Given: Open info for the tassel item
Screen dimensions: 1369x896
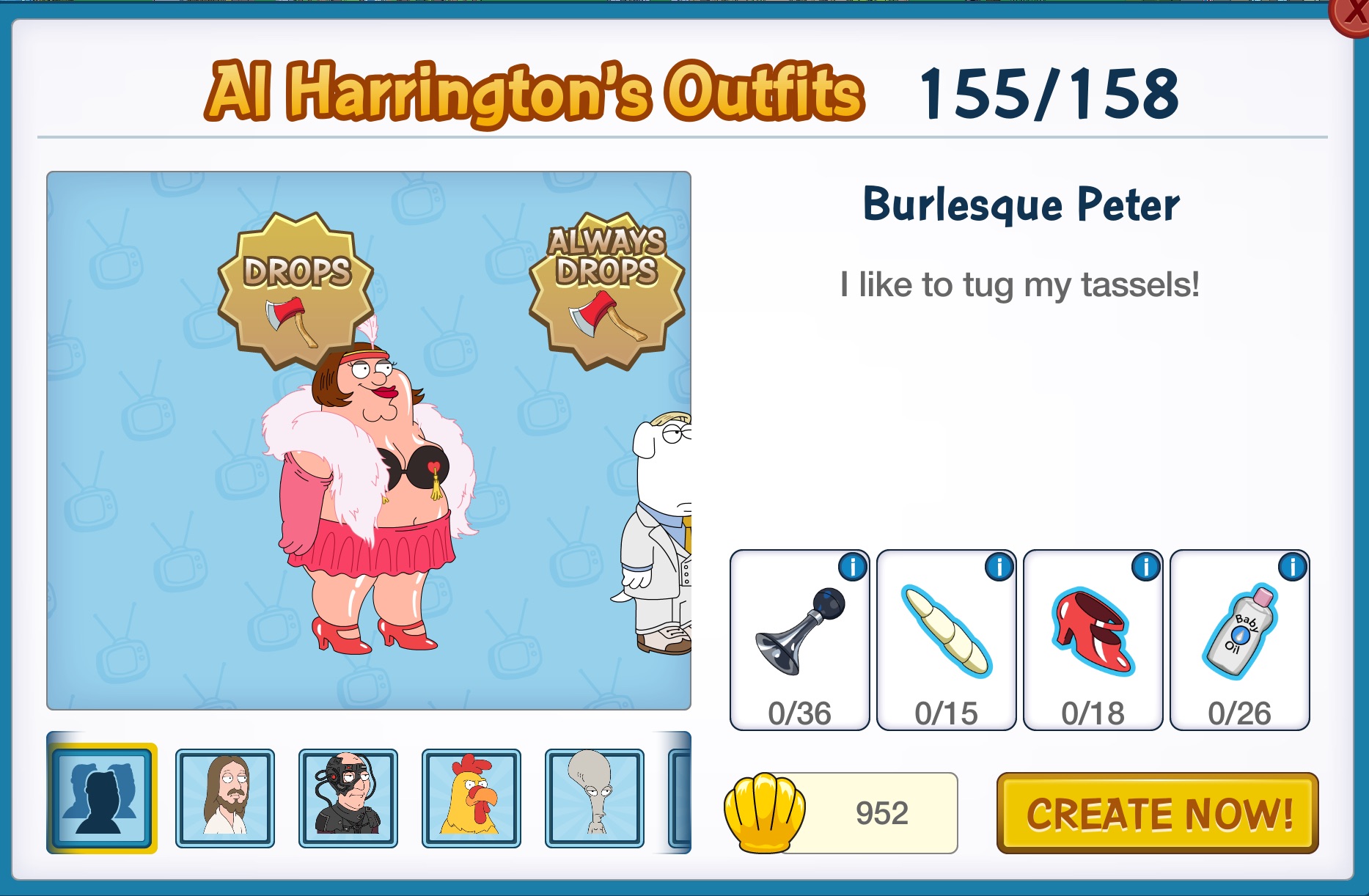Looking at the screenshot, I should 999,568.
